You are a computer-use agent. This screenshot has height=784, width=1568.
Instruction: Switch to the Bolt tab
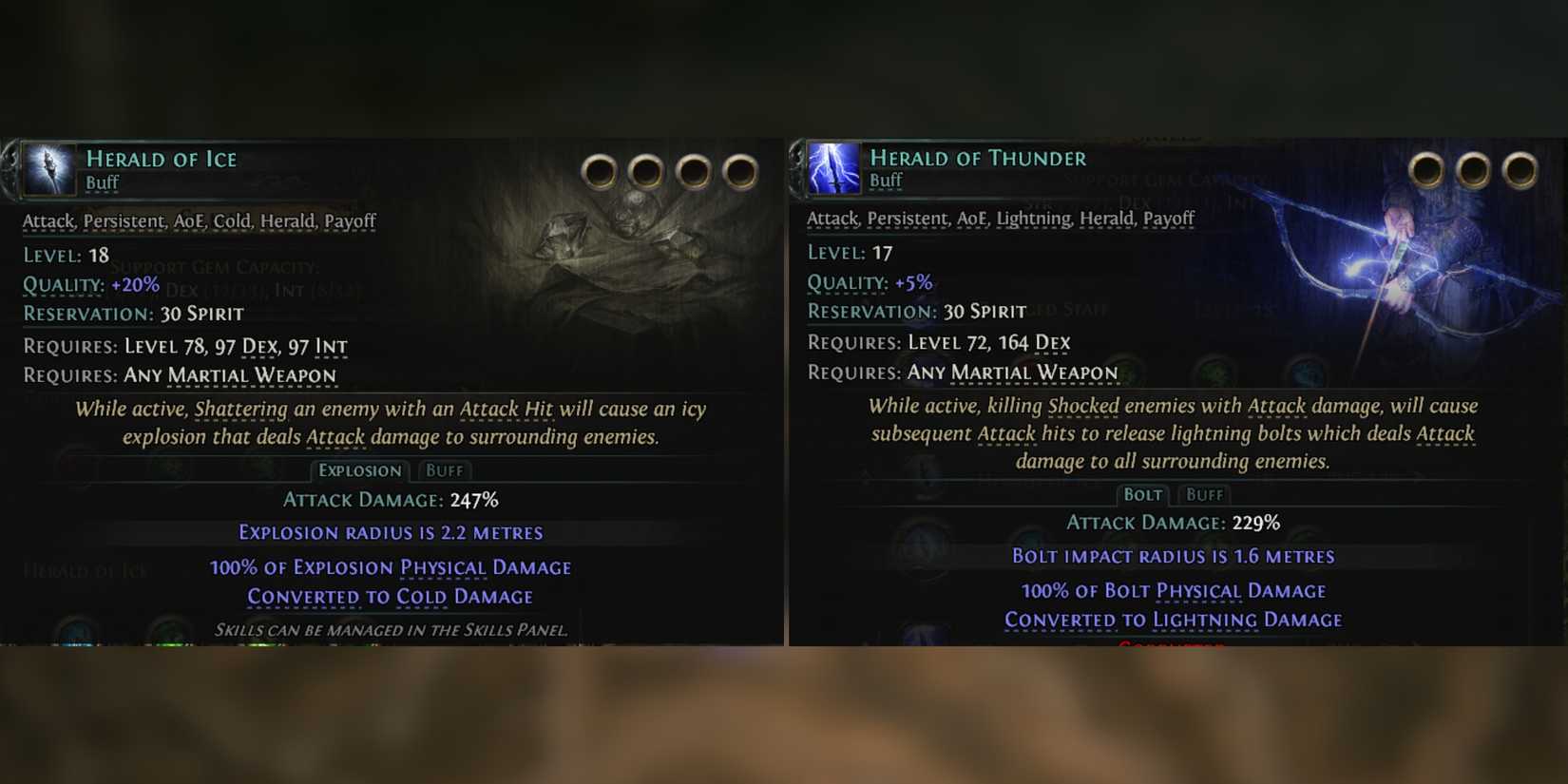point(1143,495)
